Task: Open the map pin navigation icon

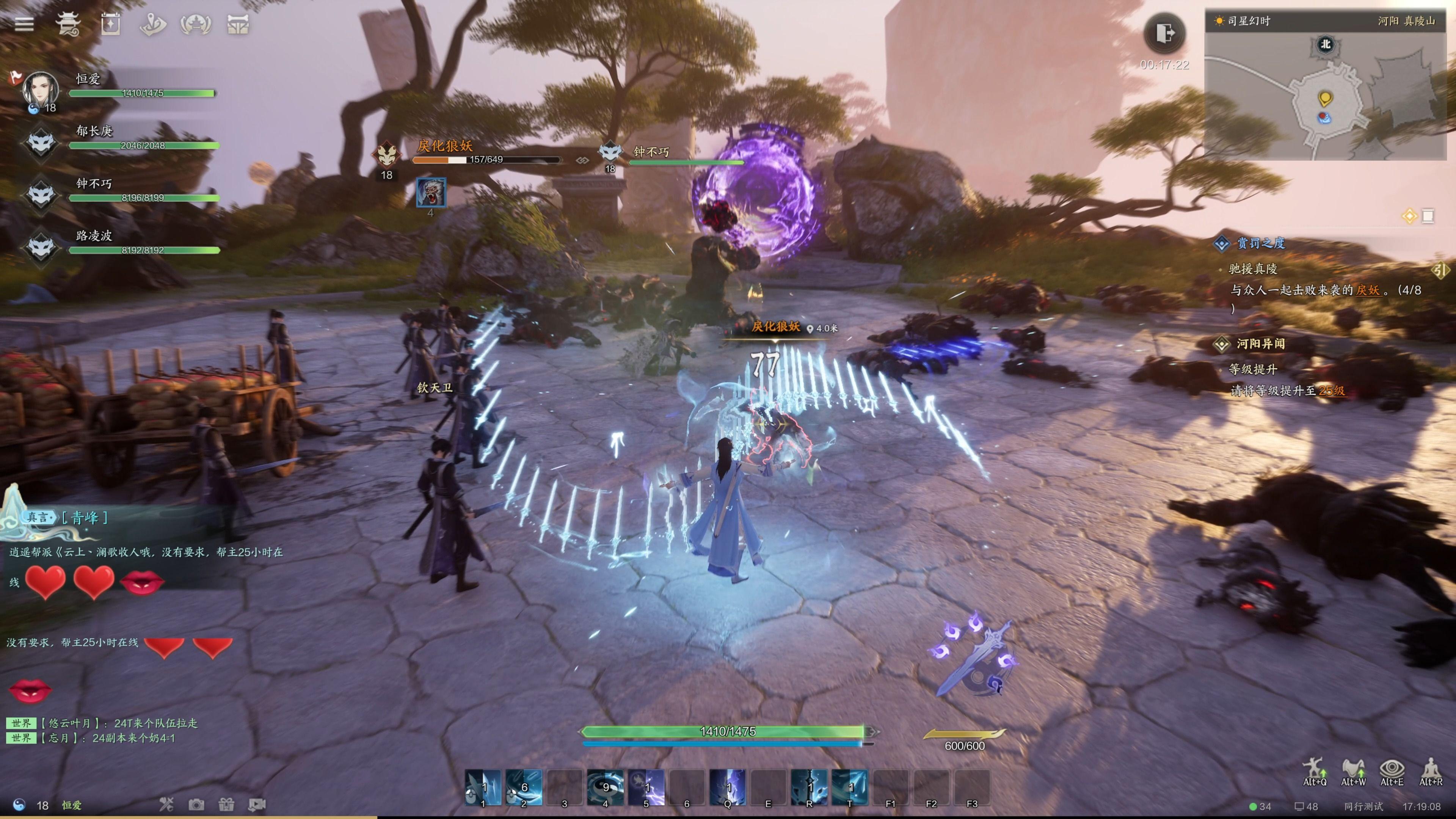Action: pos(152,24)
